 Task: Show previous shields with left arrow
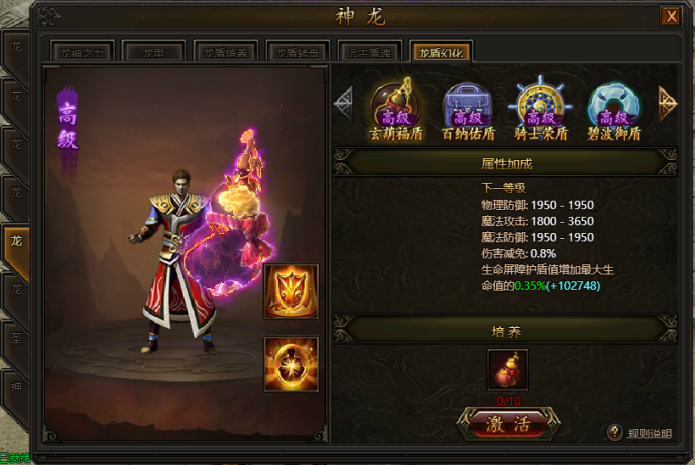[x=345, y=100]
